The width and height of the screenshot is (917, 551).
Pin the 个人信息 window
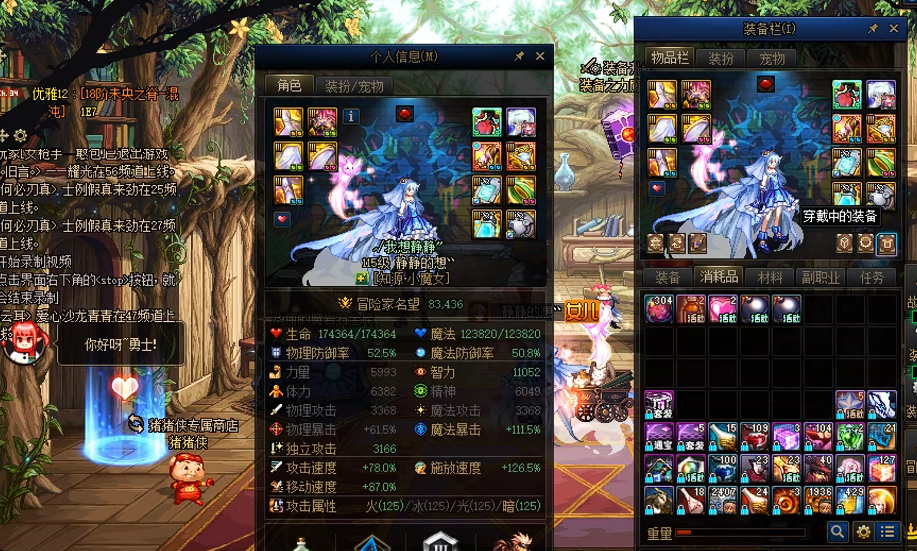point(519,57)
